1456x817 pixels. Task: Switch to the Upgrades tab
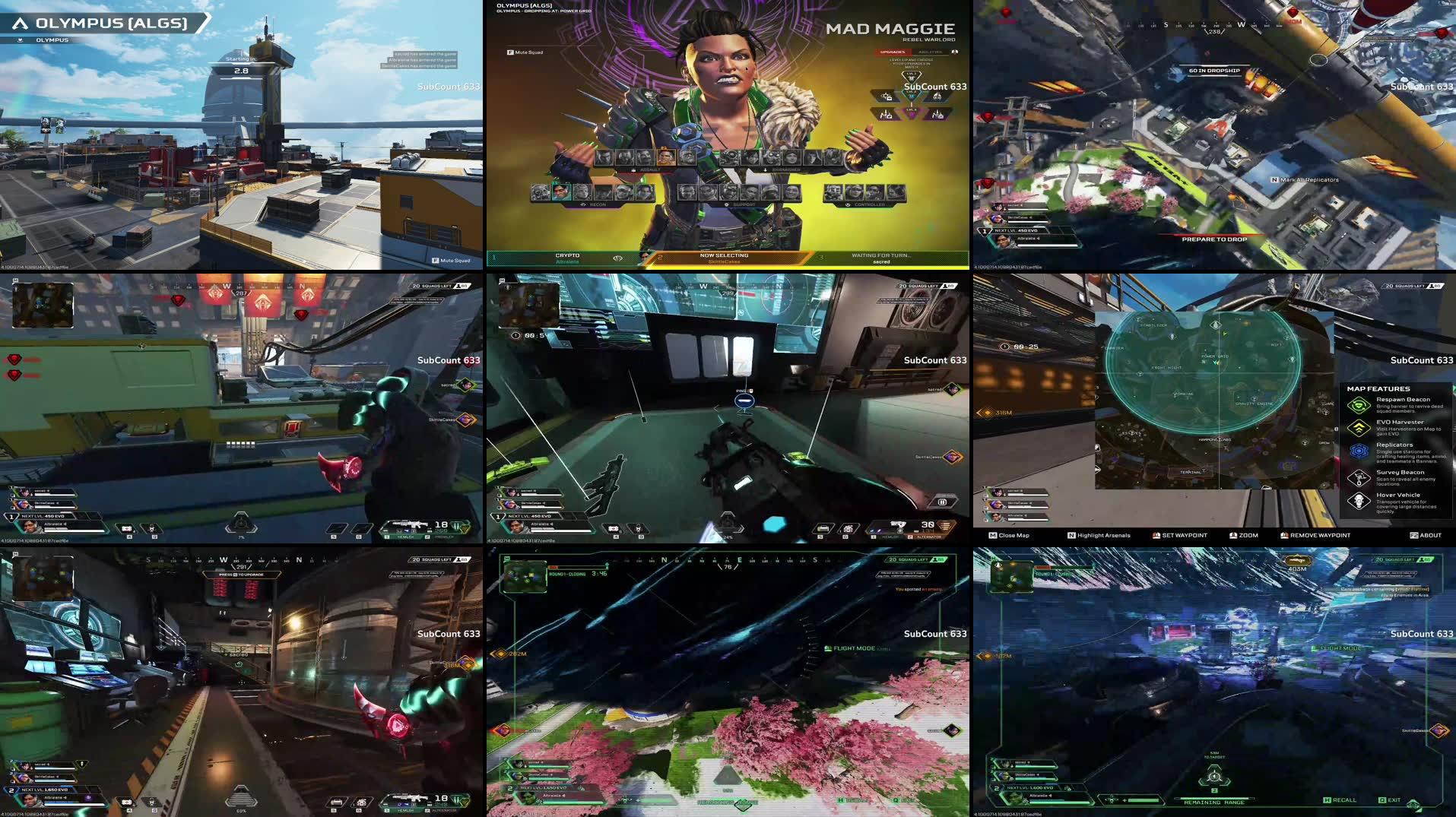[893, 52]
